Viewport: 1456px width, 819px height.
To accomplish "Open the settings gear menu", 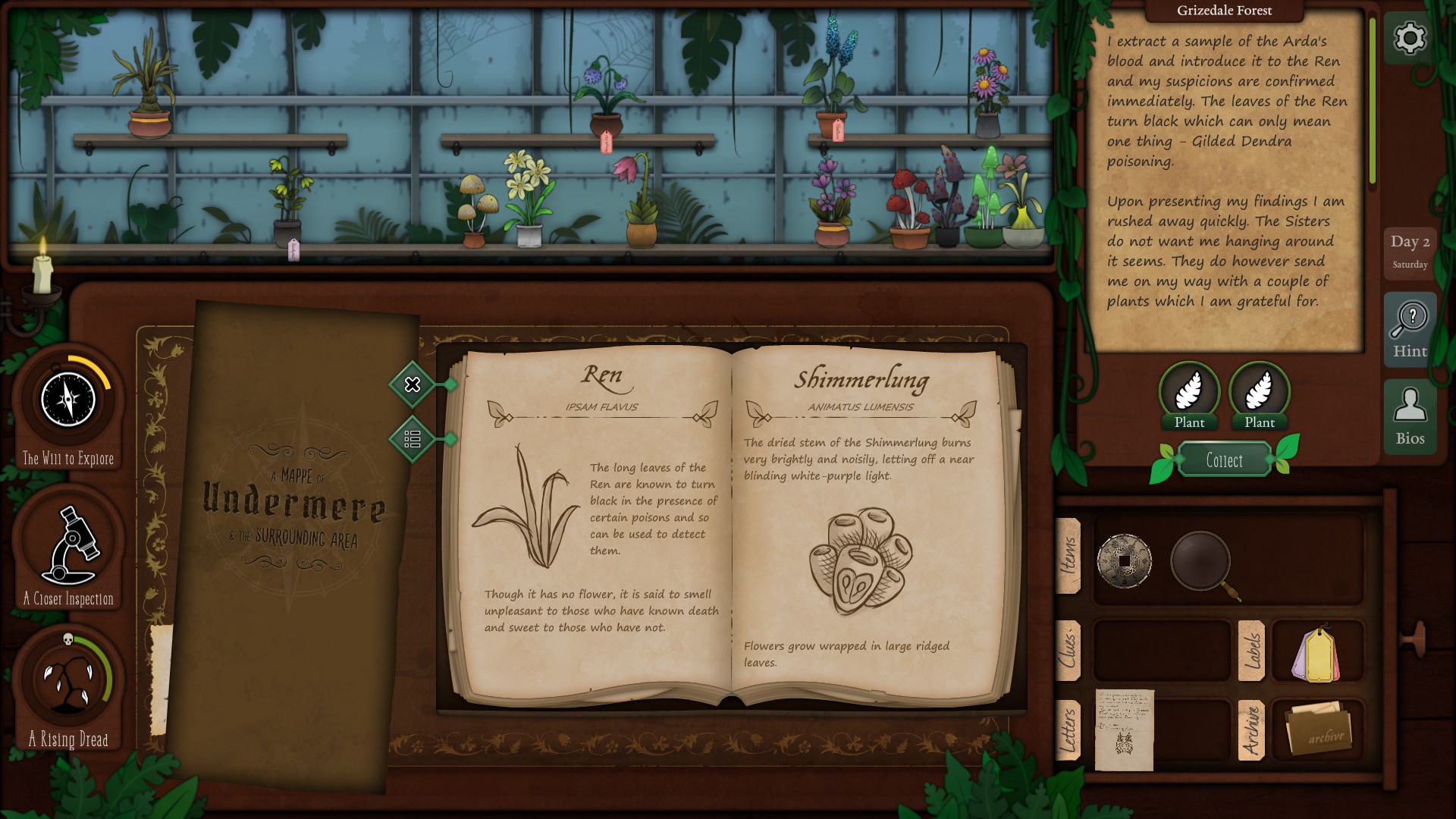I will click(x=1410, y=38).
